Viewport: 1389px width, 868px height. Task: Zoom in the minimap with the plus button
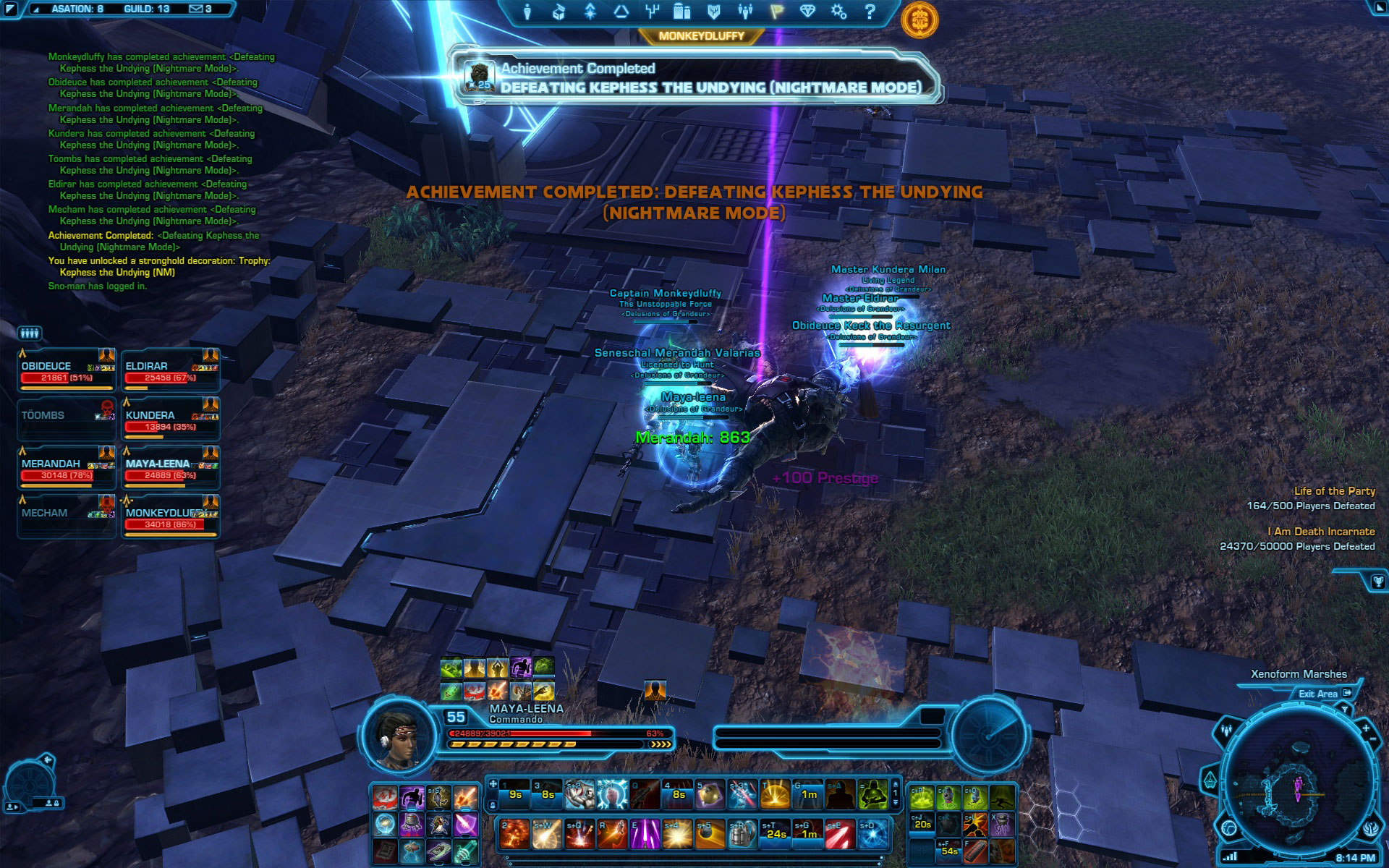(x=1365, y=728)
